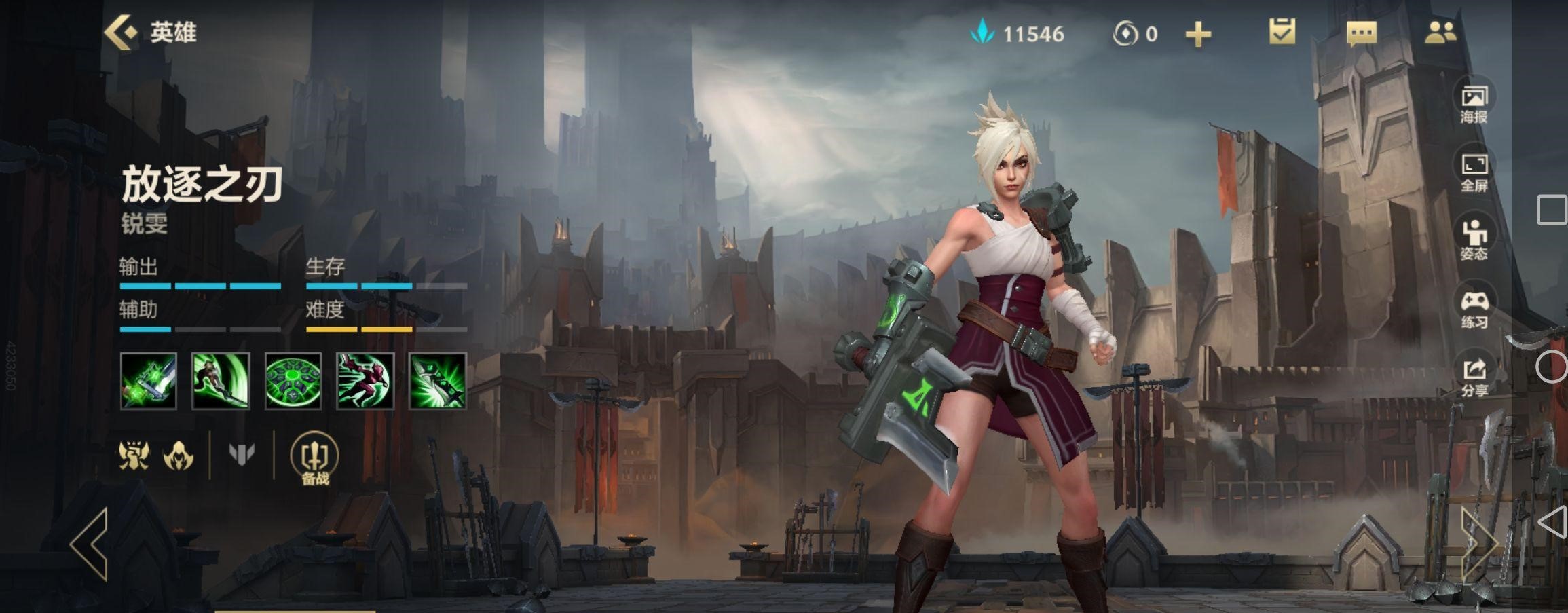
Task: Show the next hero with right arrow
Action: (1478, 544)
